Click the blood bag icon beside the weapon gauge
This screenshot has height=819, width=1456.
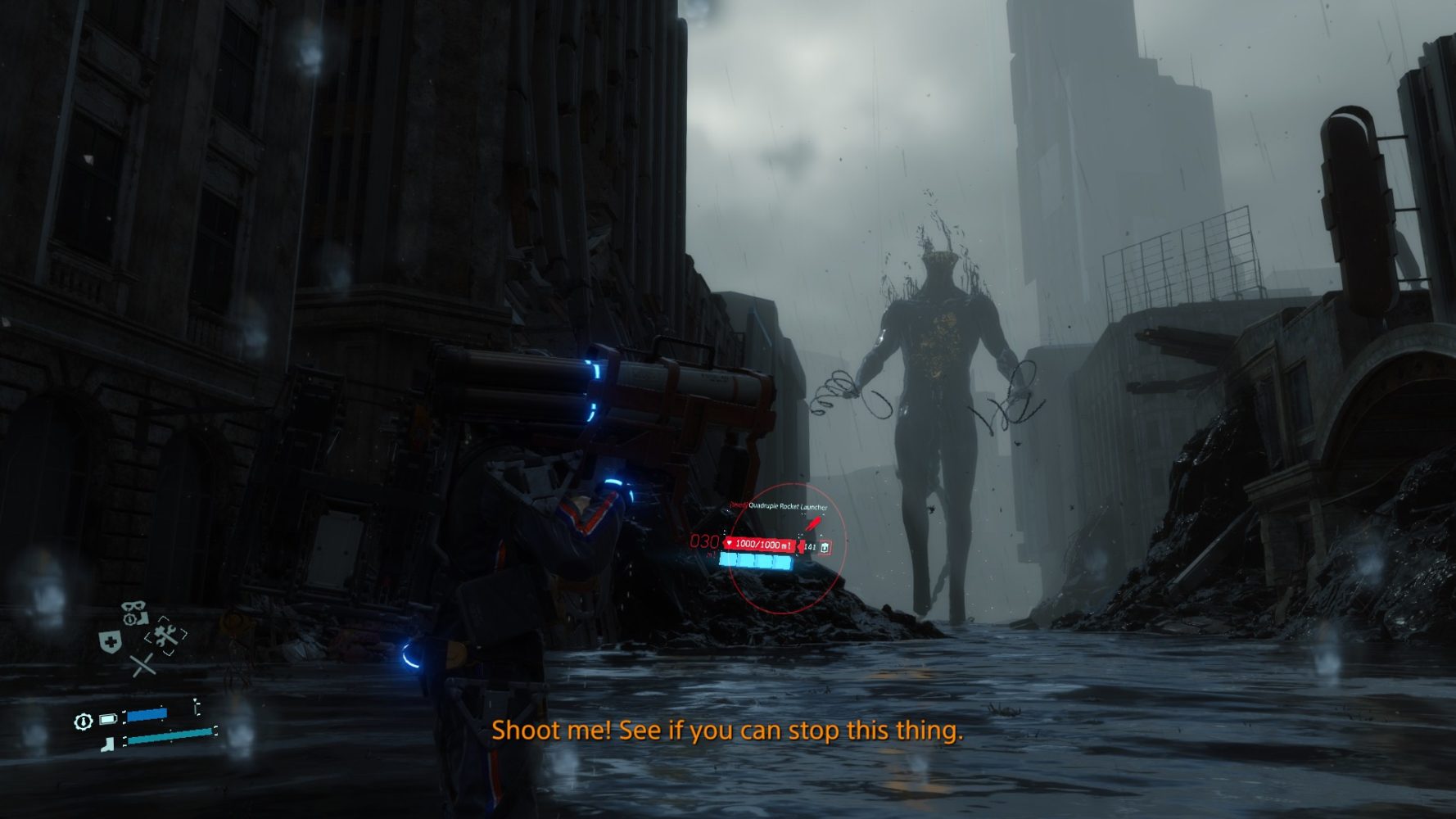tap(825, 547)
